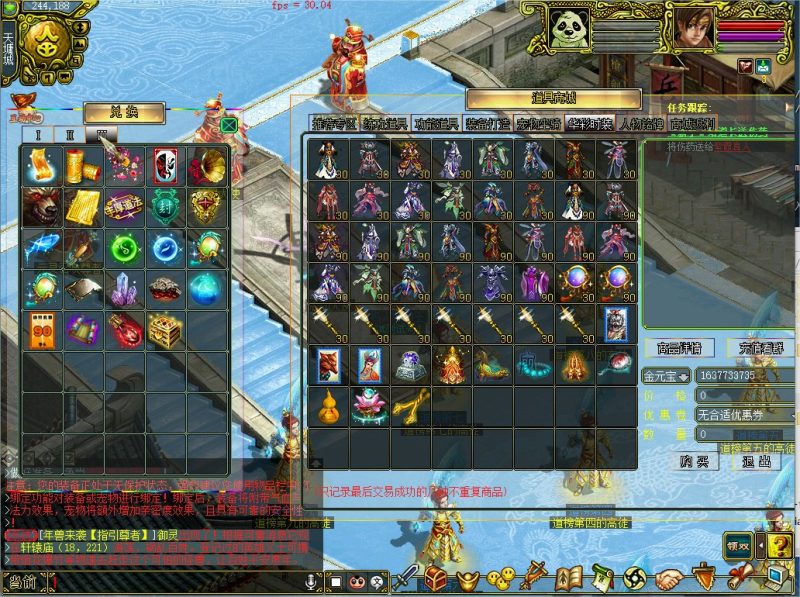Image resolution: width=800 pixels, height=597 pixels.
Task: Pick the purple crystal cluster item
Action: tap(124, 288)
